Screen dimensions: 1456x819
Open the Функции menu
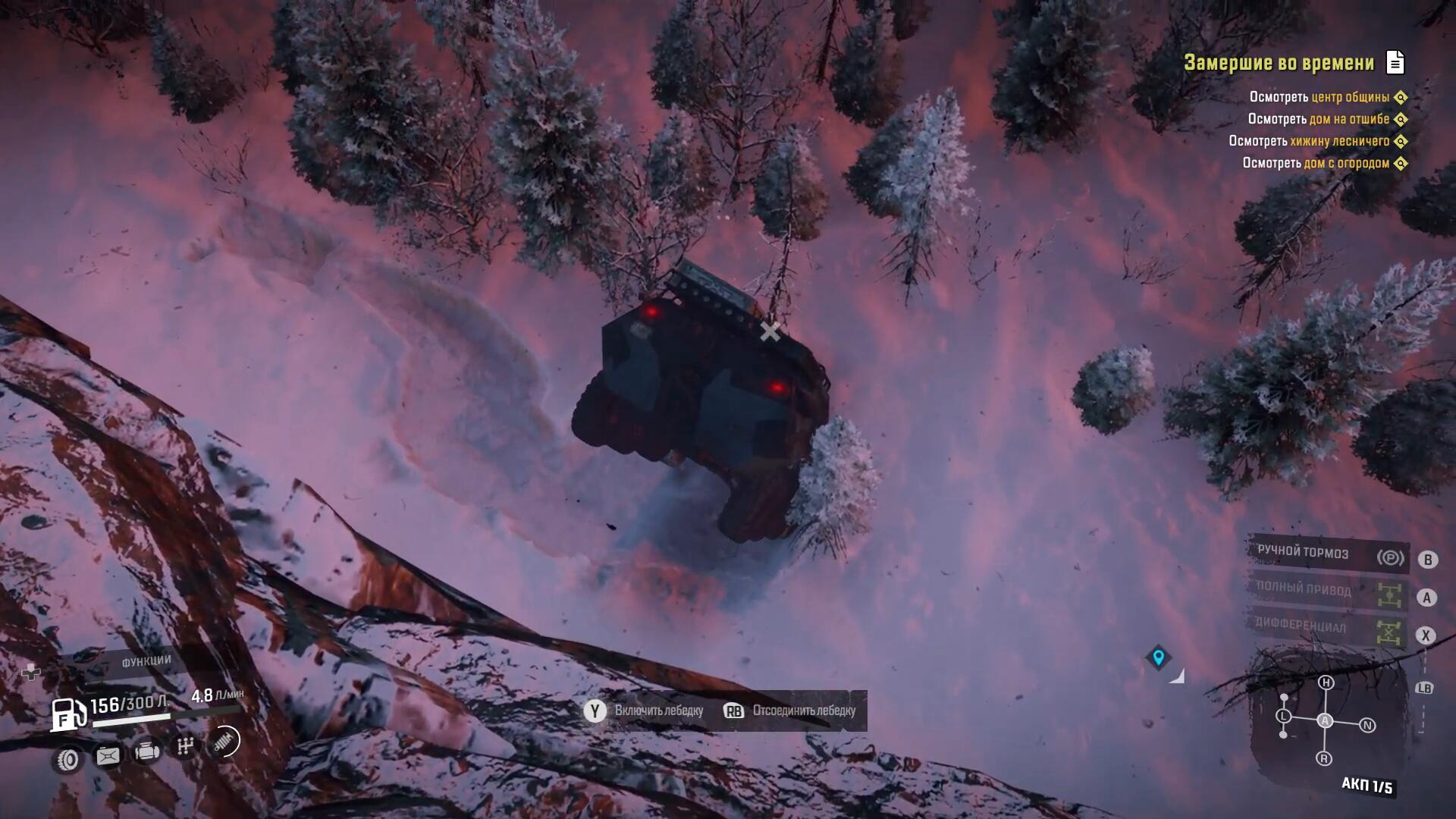pyautogui.click(x=146, y=661)
